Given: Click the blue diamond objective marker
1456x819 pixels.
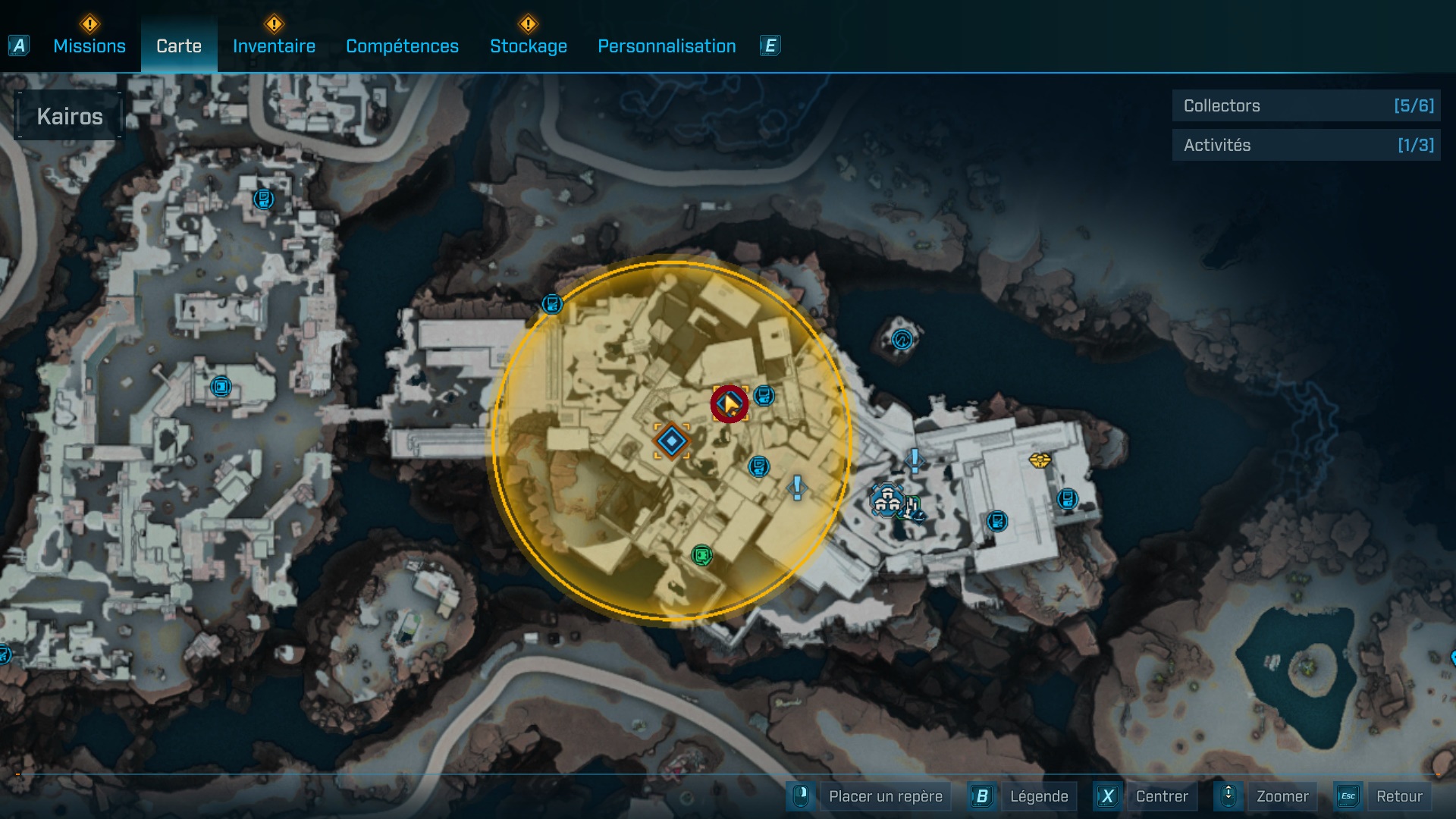Looking at the screenshot, I should [x=672, y=441].
